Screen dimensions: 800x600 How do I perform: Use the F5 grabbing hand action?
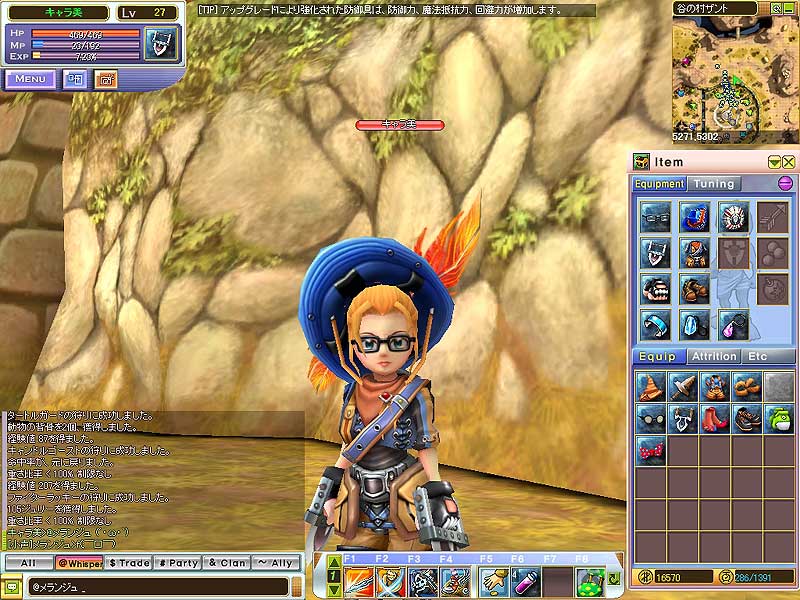(x=491, y=581)
